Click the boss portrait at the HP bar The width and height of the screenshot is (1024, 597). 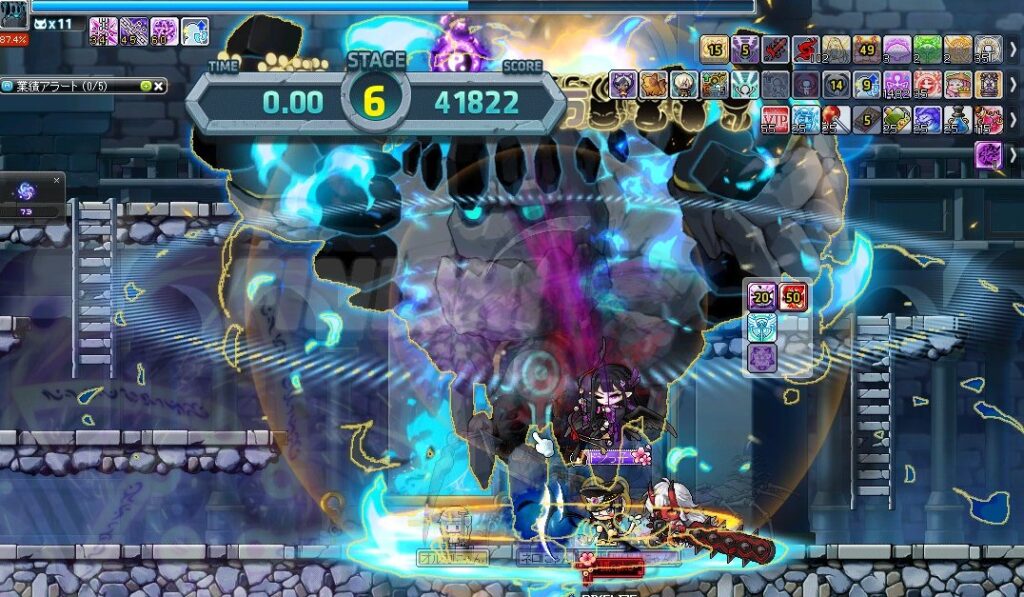tap(14, 13)
